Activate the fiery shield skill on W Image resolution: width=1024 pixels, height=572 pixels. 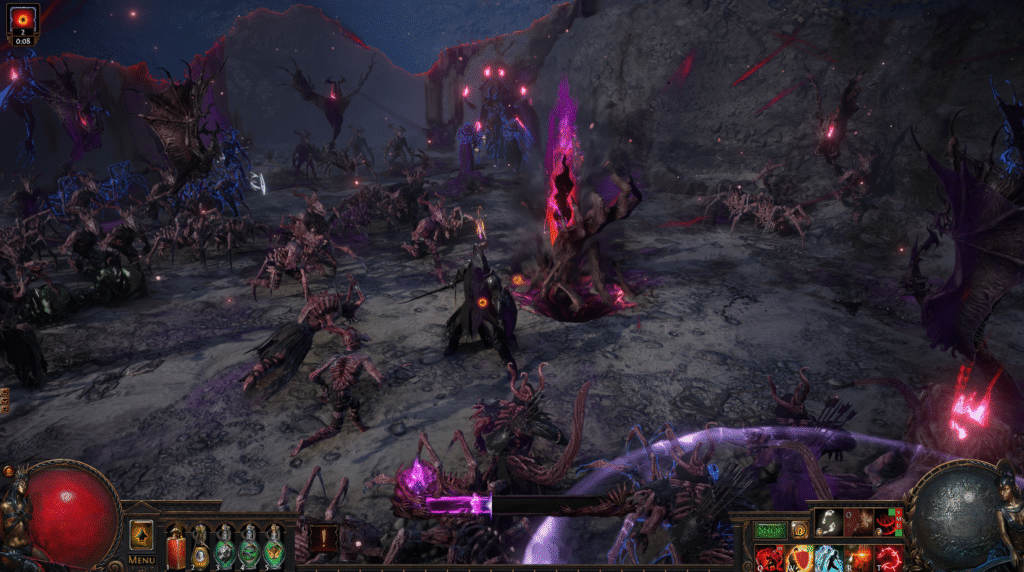click(799, 558)
